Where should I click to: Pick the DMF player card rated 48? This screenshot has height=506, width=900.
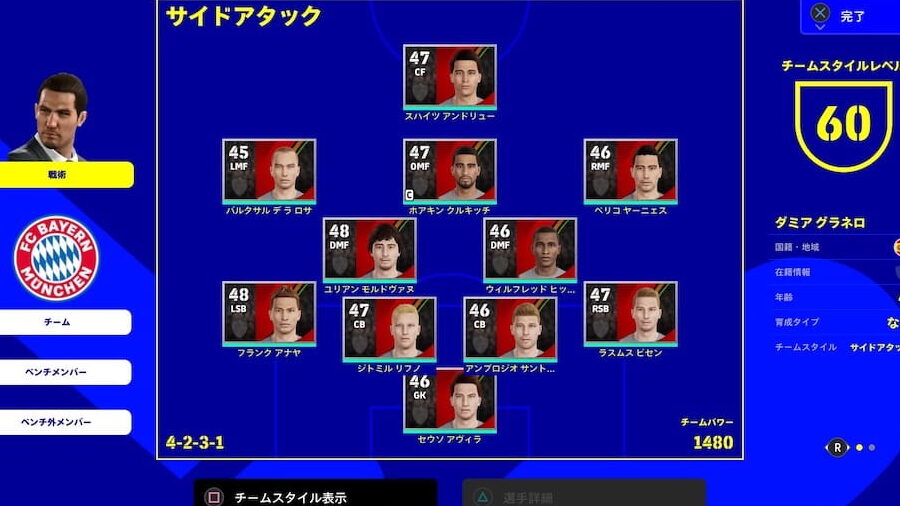click(369, 250)
